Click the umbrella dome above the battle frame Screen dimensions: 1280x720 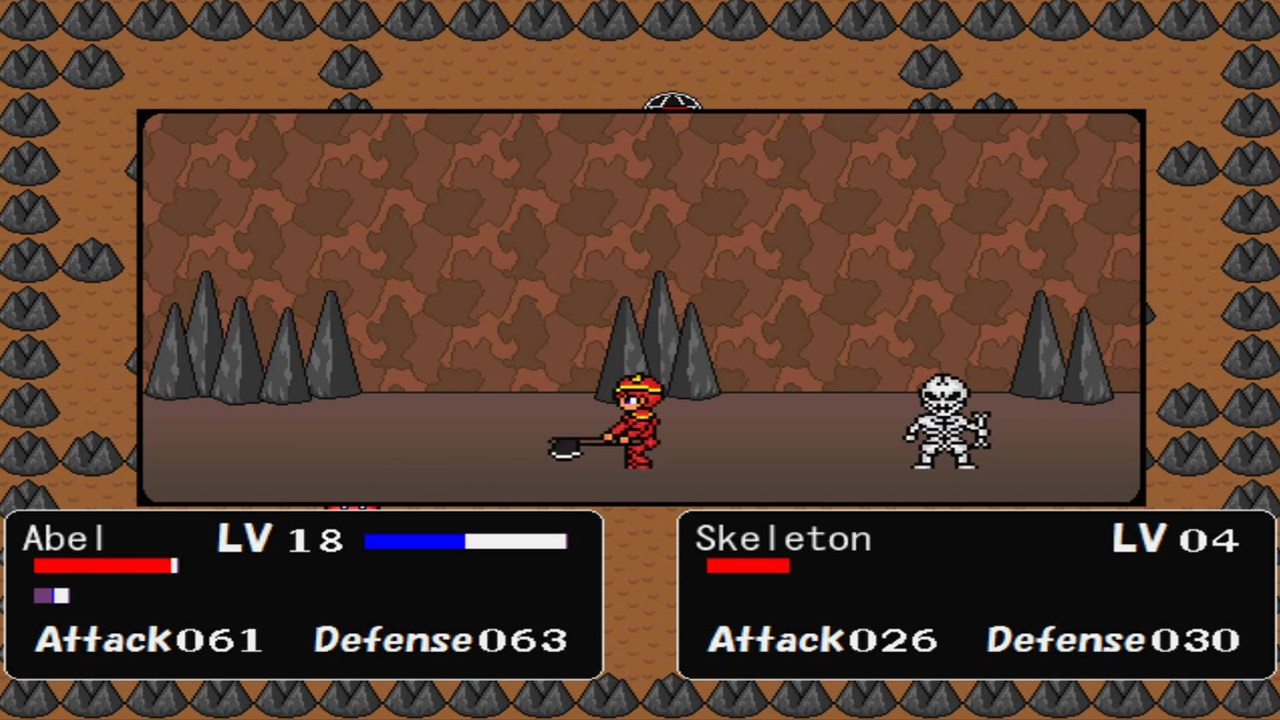coord(672,100)
